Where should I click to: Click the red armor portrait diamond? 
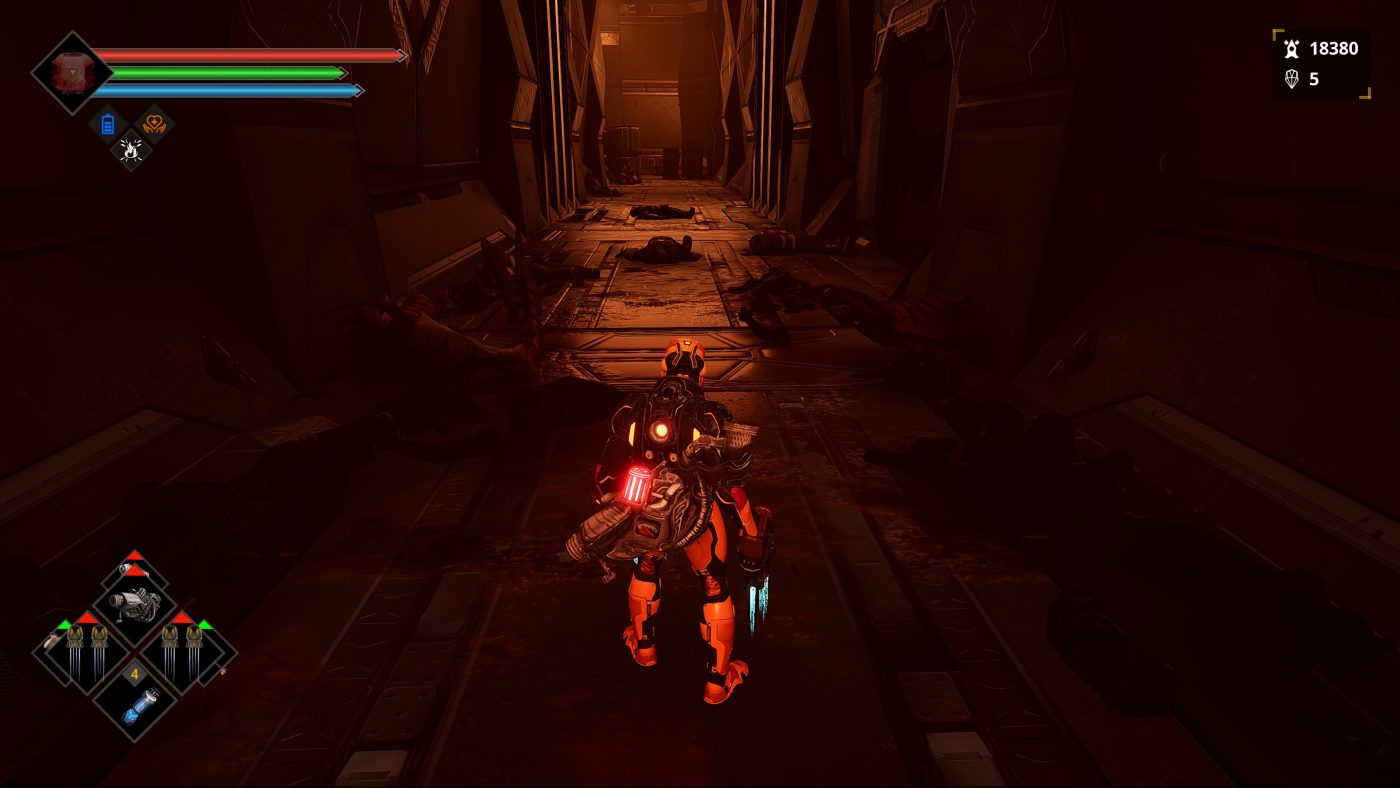pyautogui.click(x=71, y=72)
